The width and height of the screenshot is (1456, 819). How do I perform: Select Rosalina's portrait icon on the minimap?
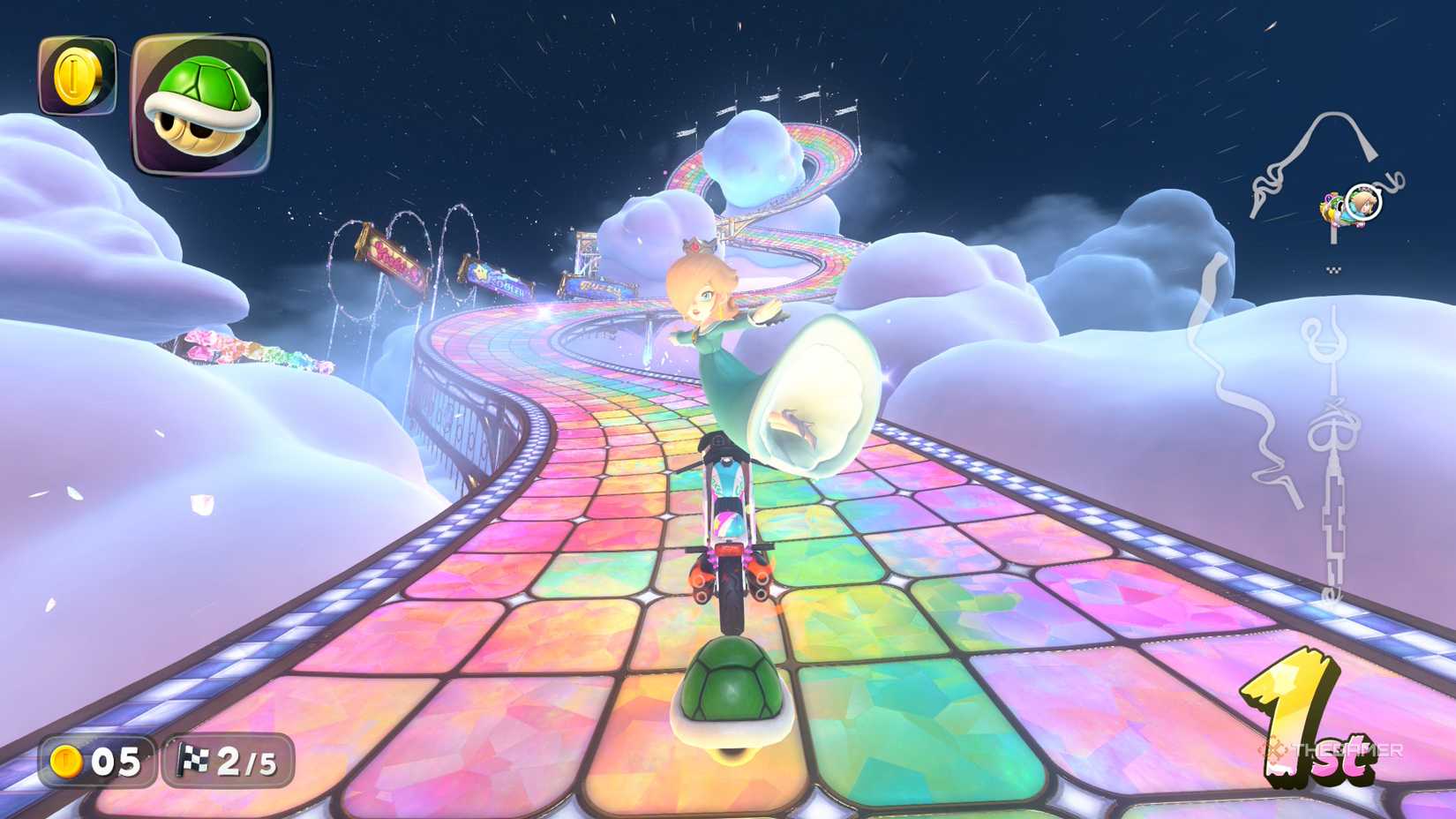1363,204
